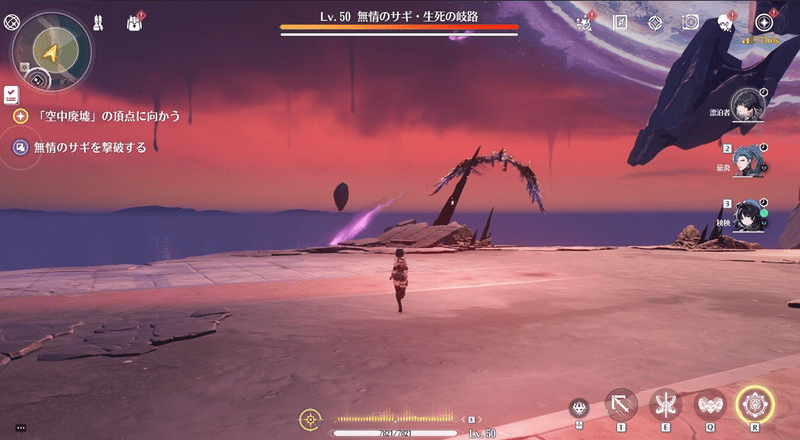Use the grapple arrow tool skill
Screen dimensions: 800x440
coord(621,404)
